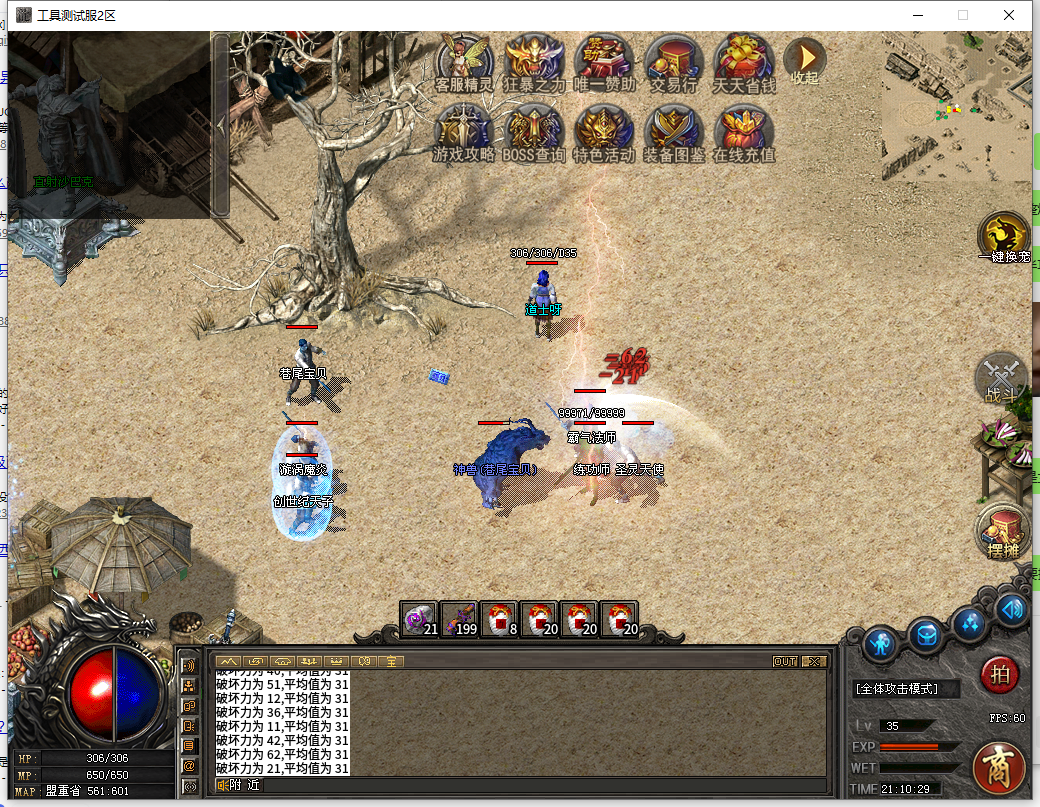Open the 游戏攻略 game guide

464,132
